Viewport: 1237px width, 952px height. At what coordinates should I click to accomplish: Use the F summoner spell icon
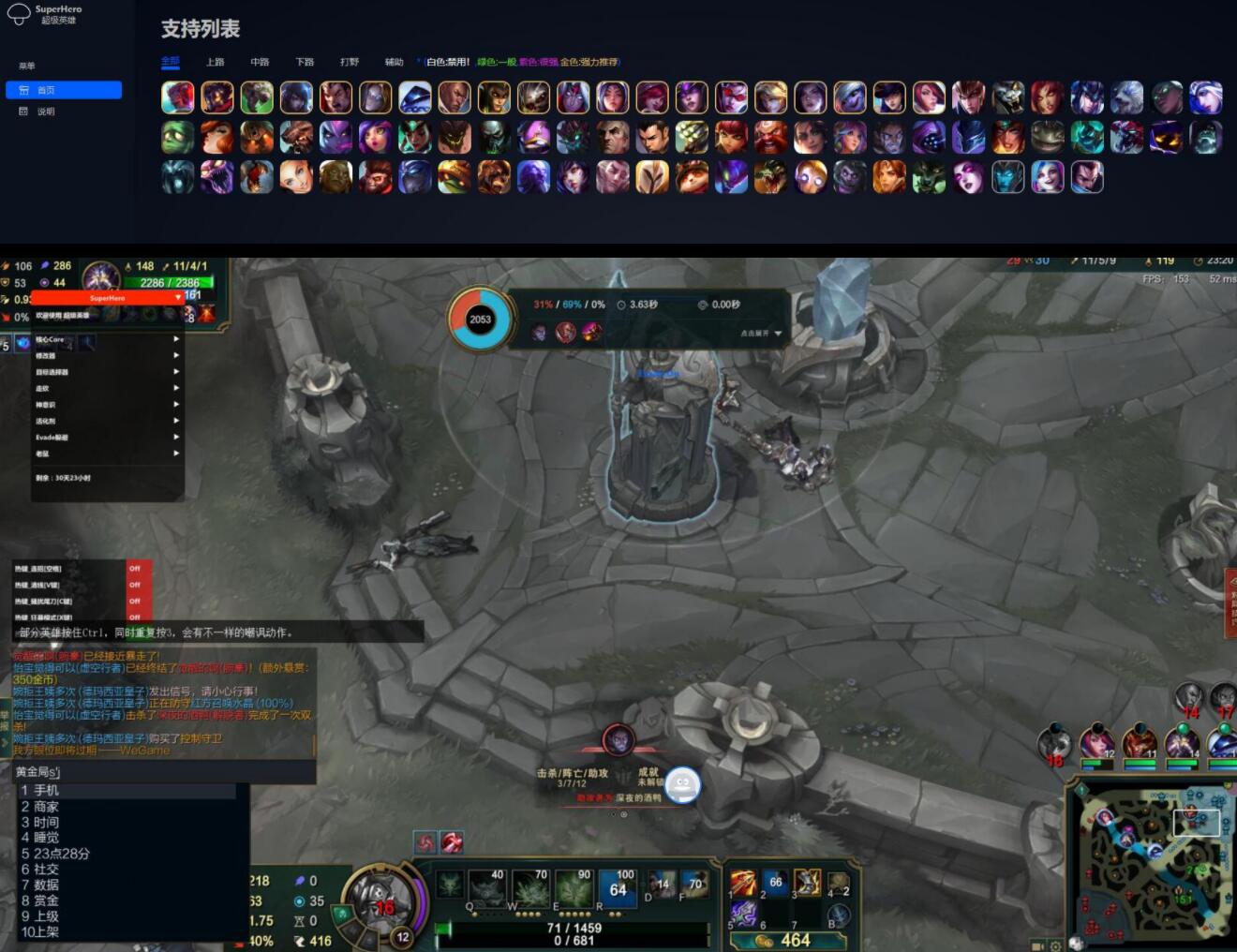tap(694, 885)
